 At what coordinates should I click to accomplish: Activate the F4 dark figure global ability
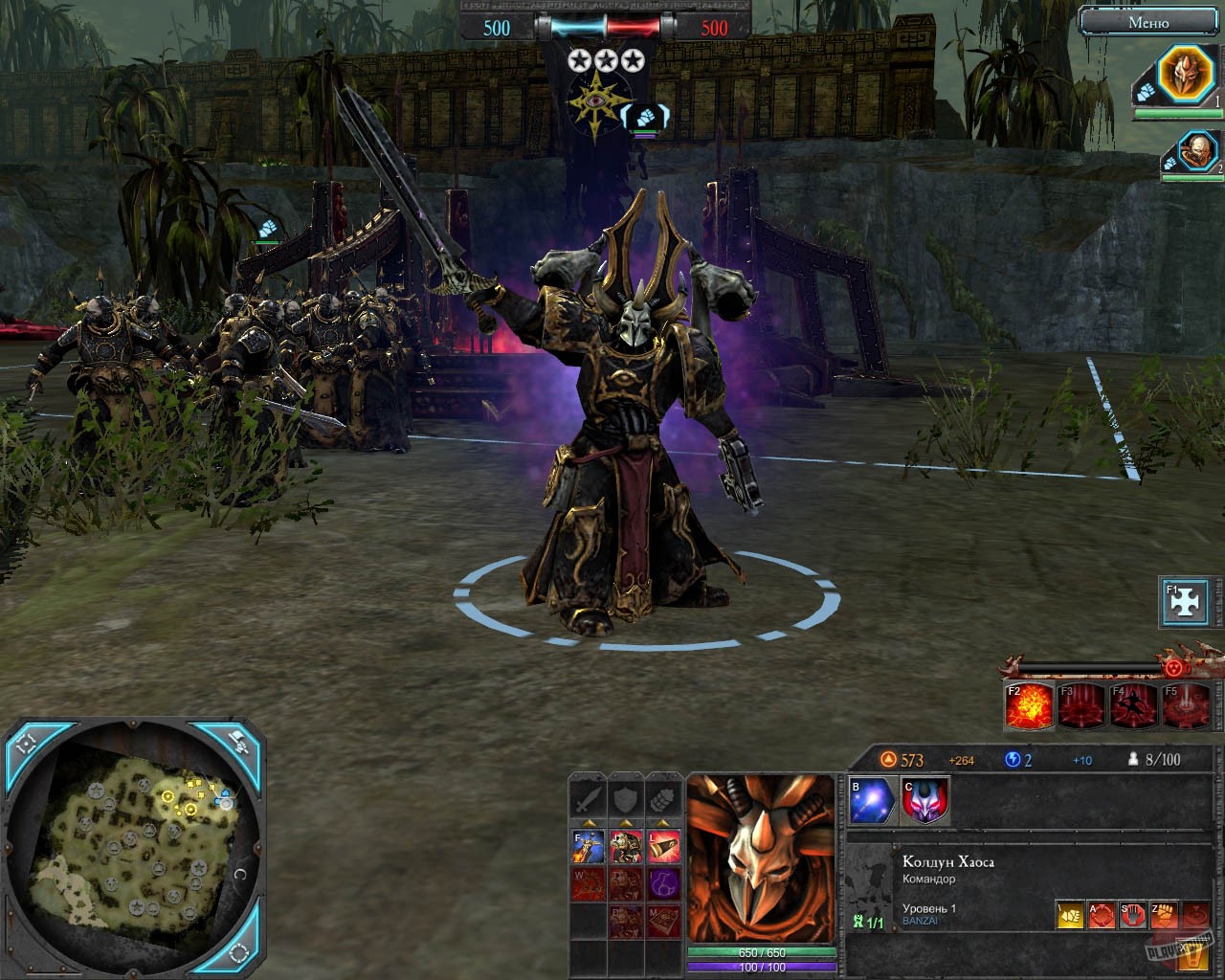point(1133,705)
